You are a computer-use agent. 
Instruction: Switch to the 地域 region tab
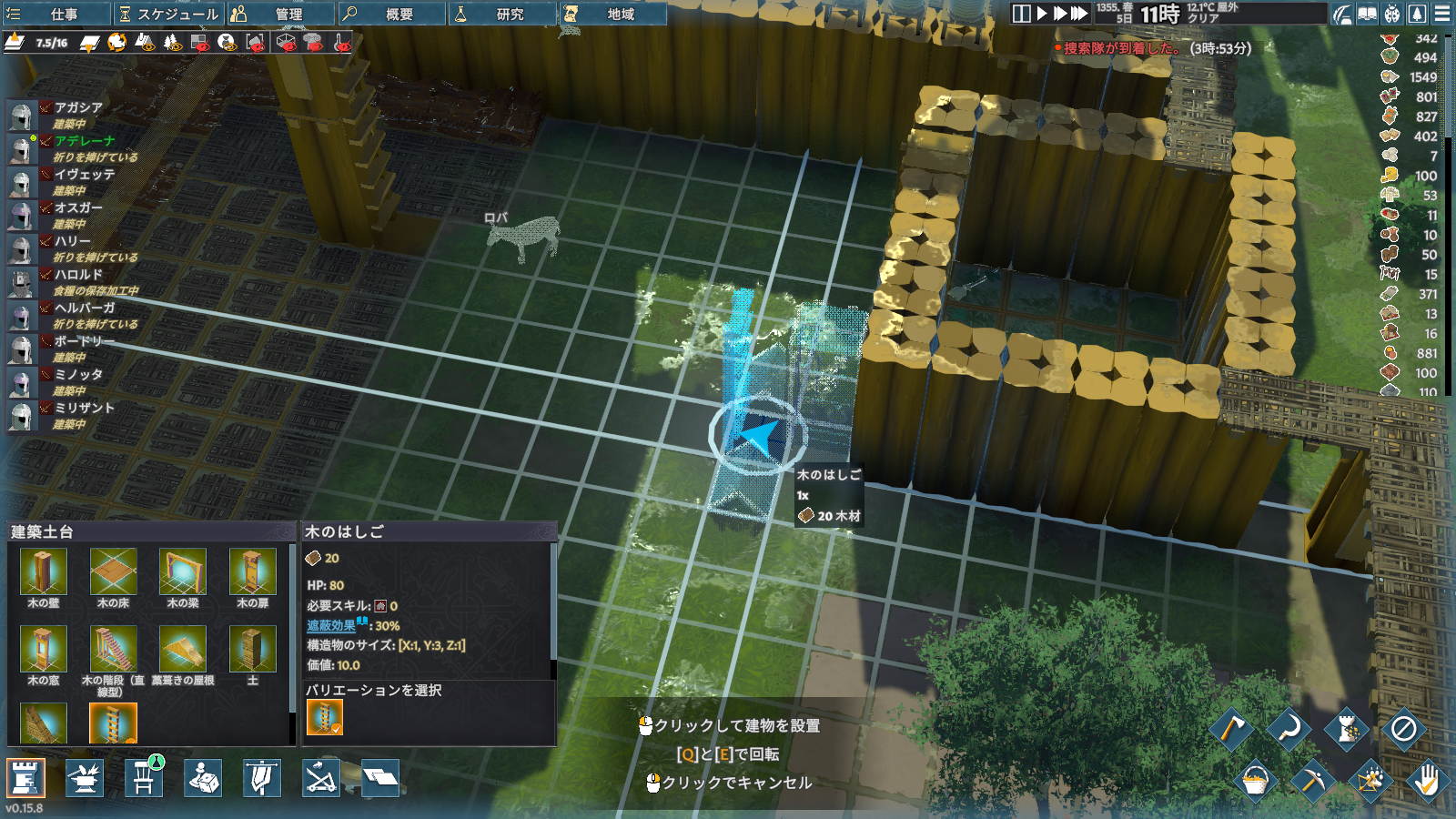(612, 14)
